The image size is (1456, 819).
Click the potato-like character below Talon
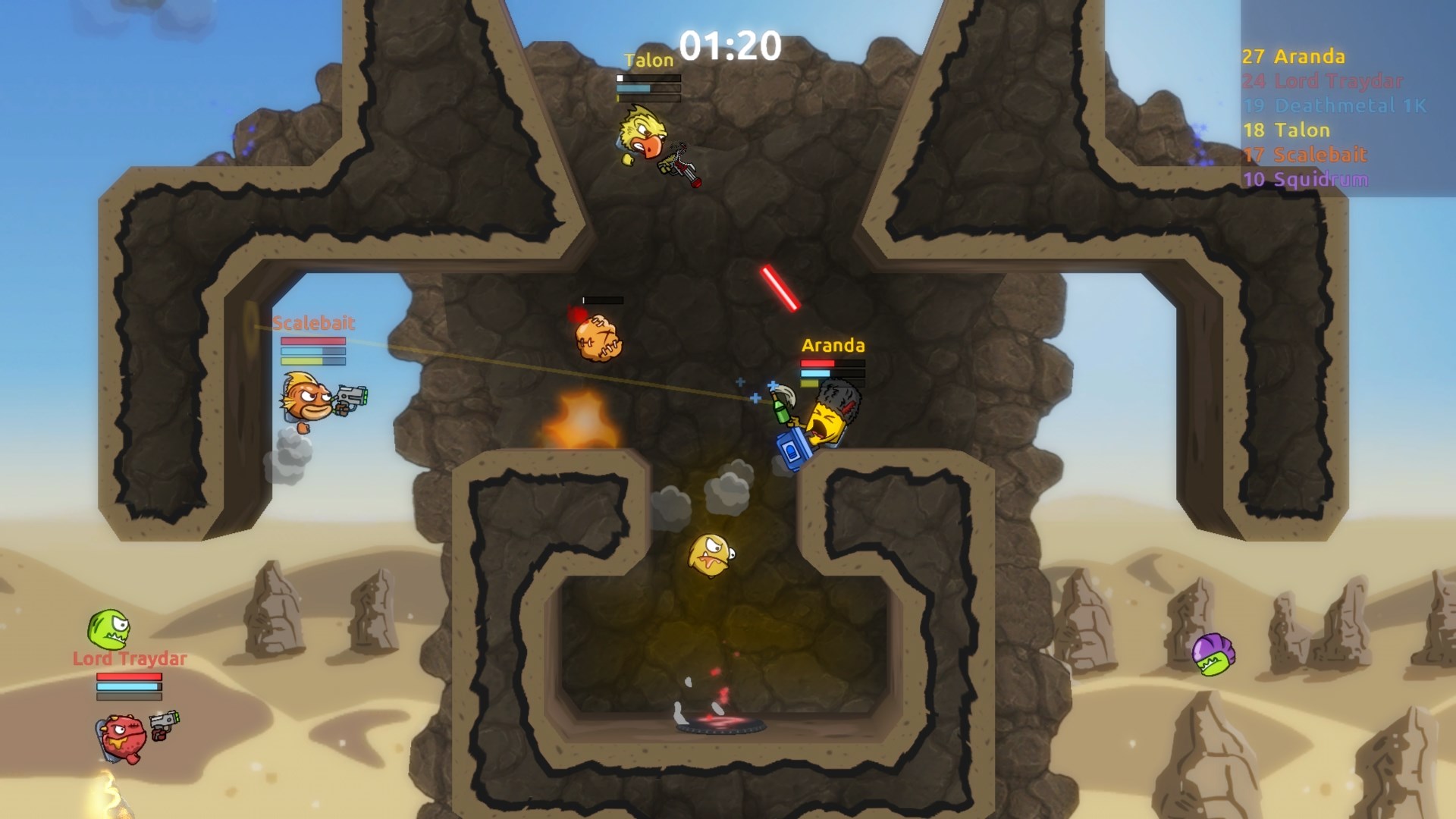pyautogui.click(x=599, y=337)
